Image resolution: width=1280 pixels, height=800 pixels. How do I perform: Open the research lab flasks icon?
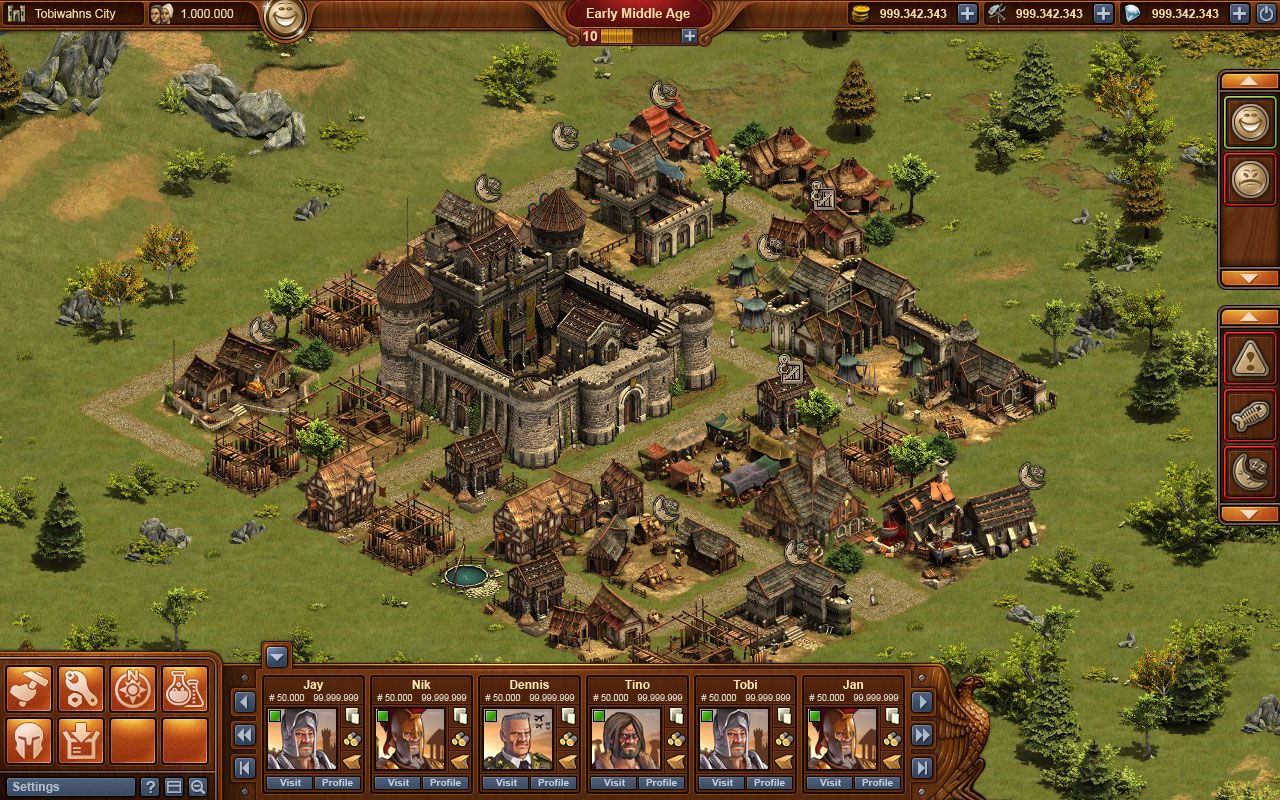(185, 687)
